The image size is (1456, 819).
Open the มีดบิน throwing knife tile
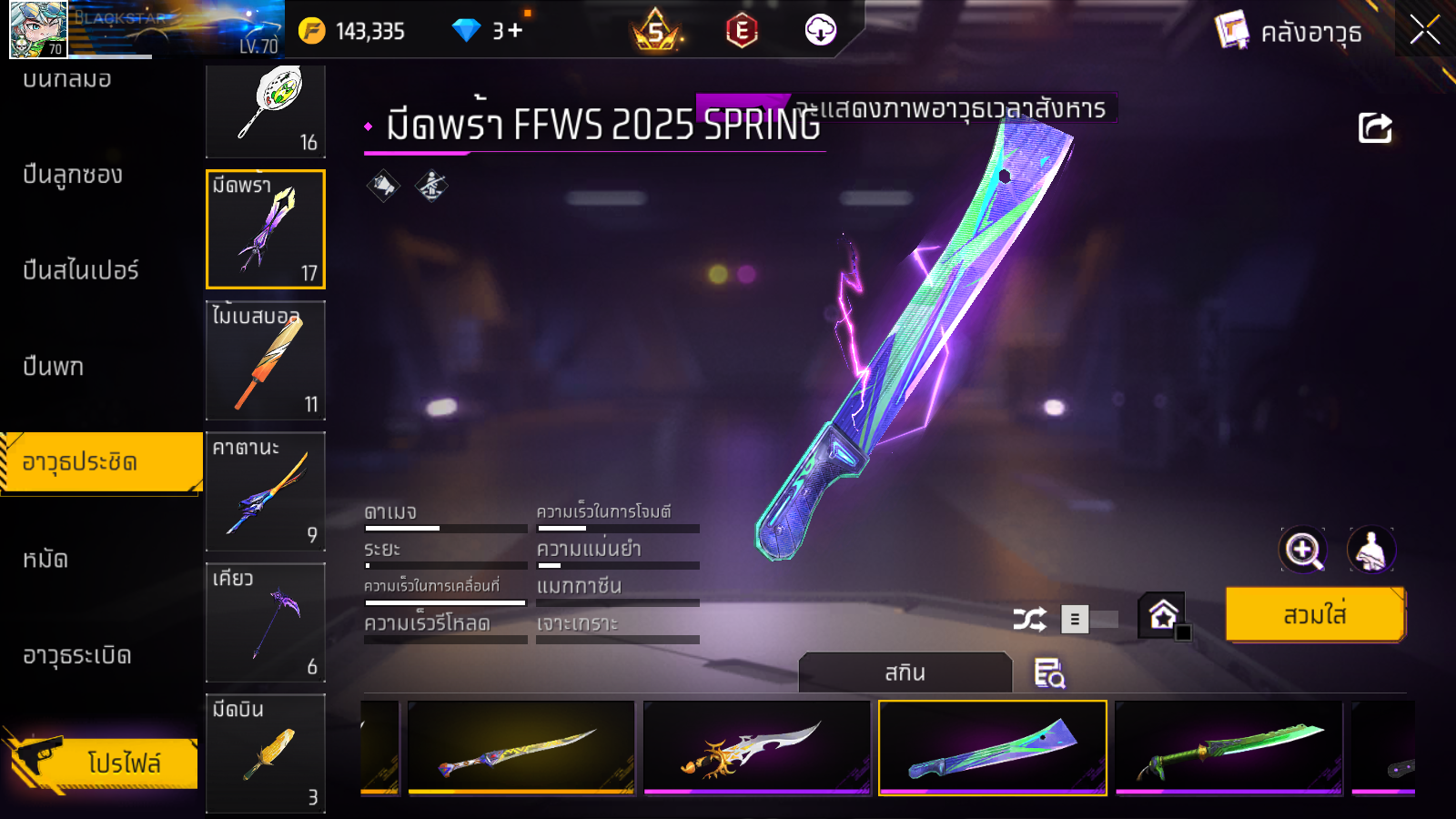266,753
